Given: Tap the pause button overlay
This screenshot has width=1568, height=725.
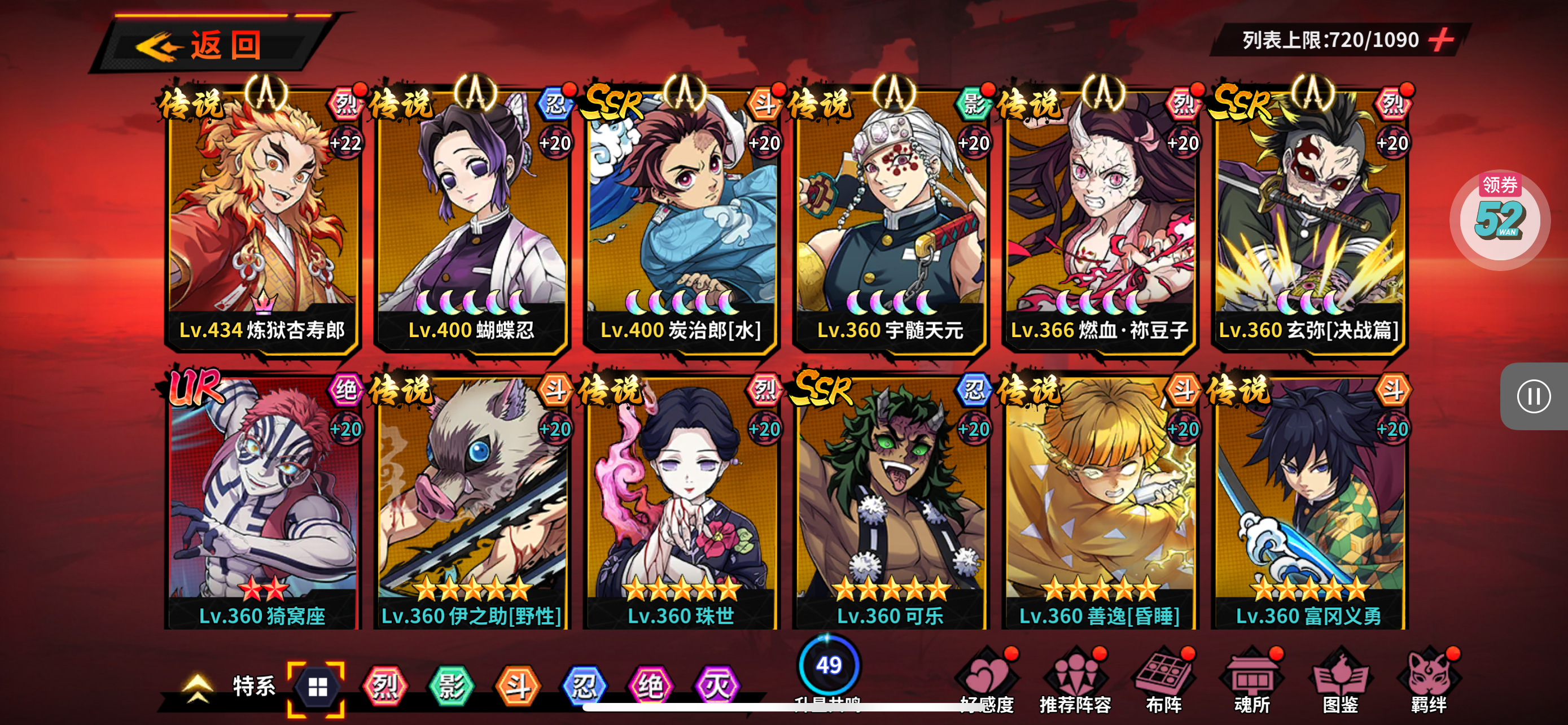Looking at the screenshot, I should [1534, 396].
